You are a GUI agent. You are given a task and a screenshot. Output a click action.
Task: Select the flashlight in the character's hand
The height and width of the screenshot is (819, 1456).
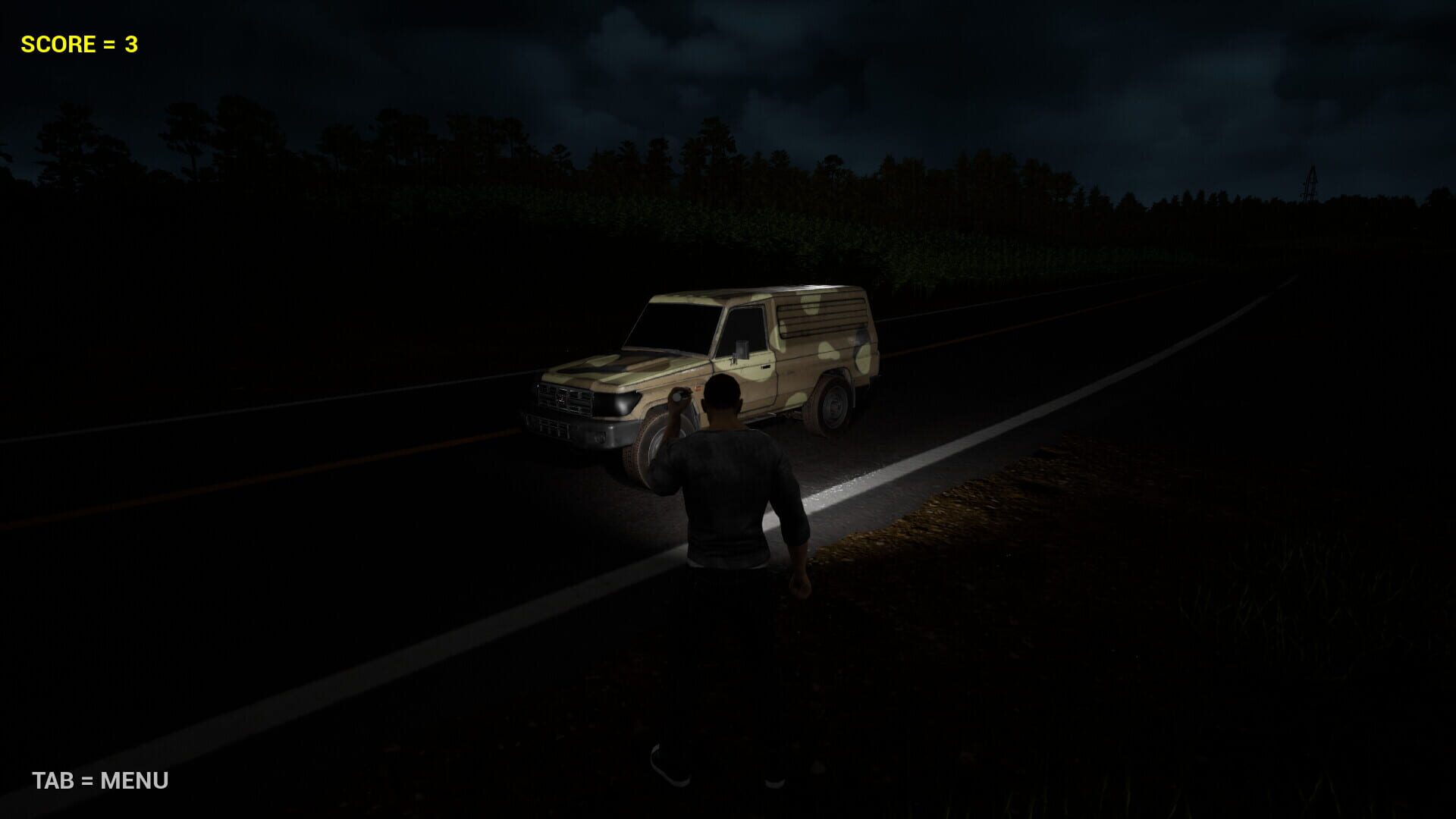(x=678, y=397)
